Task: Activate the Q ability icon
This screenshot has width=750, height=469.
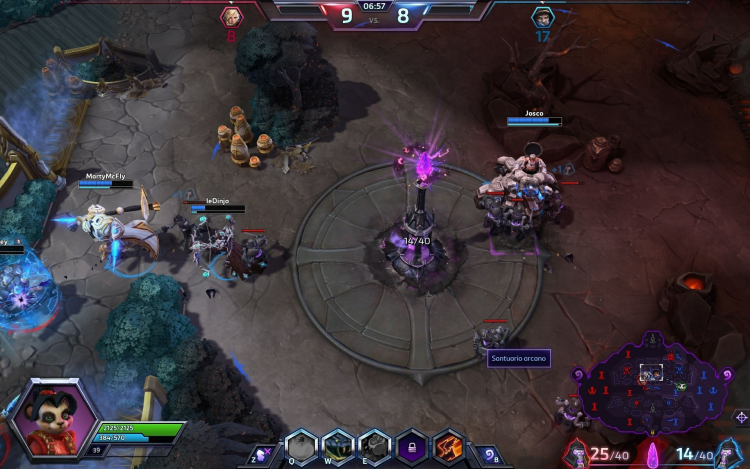Action: (301, 445)
